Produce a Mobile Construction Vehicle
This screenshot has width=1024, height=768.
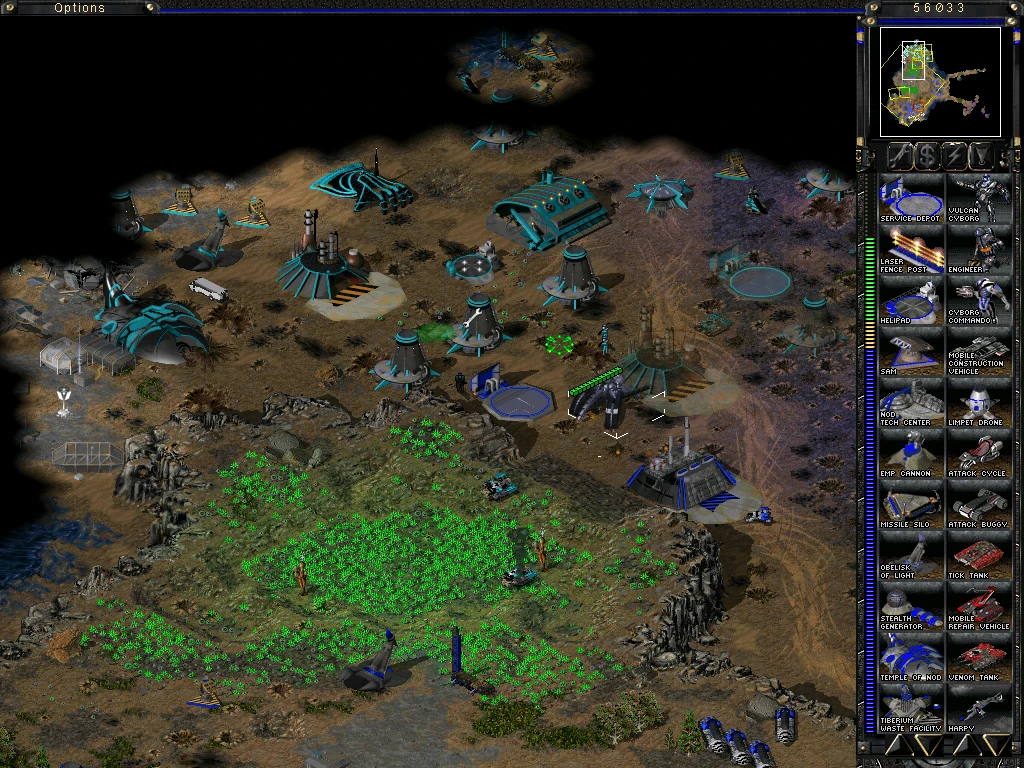[979, 353]
